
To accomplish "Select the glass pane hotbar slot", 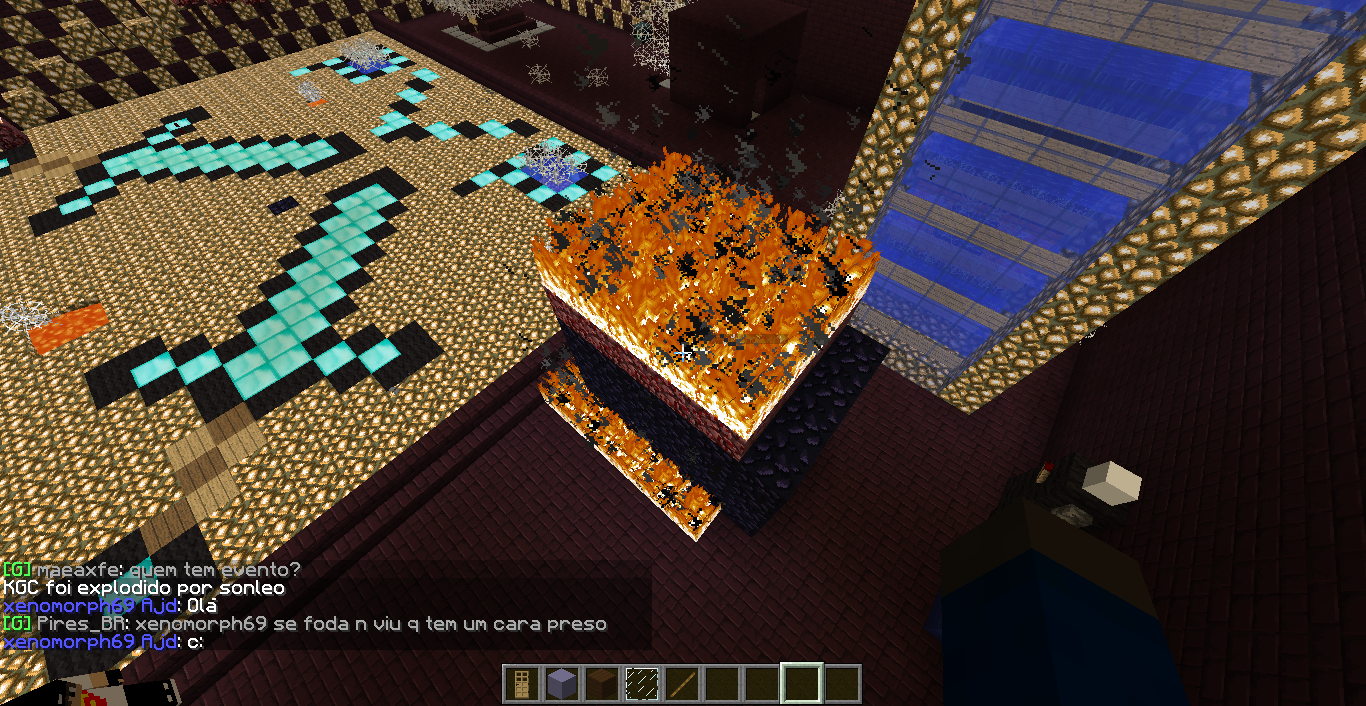I will pyautogui.click(x=641, y=684).
